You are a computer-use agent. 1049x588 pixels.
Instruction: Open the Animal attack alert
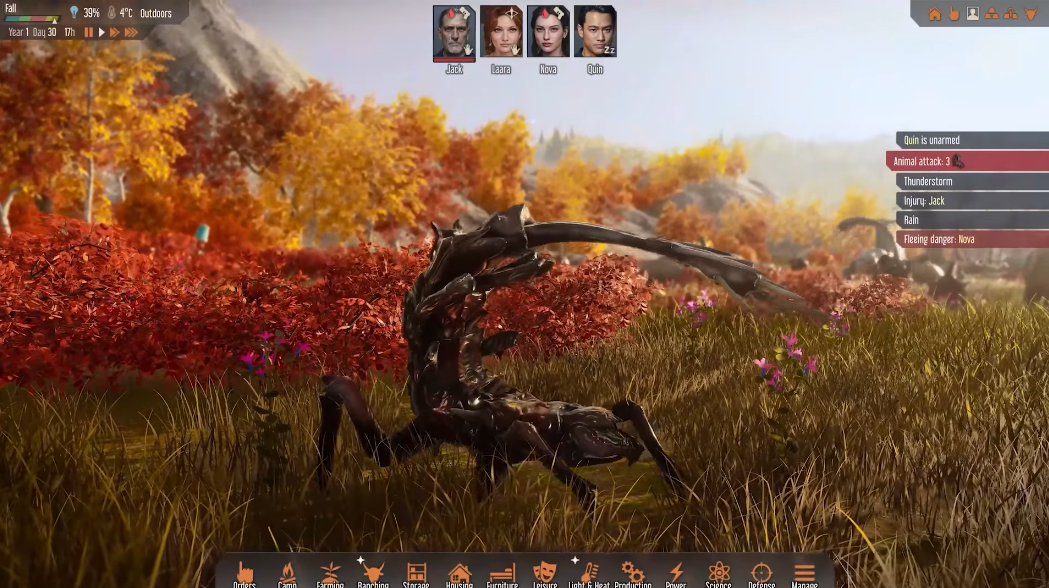click(x=966, y=161)
